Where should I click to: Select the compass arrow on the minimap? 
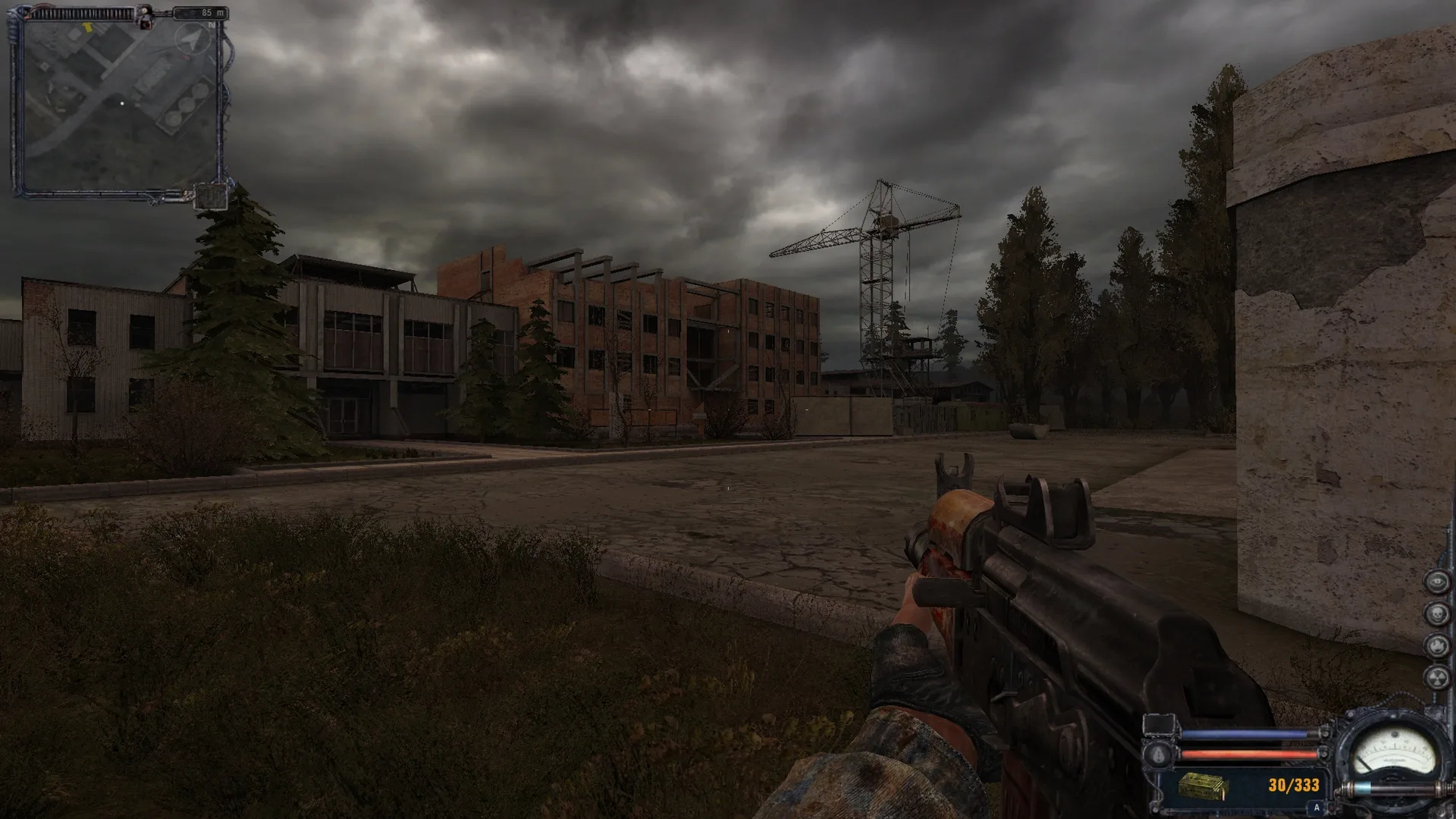coord(193,38)
